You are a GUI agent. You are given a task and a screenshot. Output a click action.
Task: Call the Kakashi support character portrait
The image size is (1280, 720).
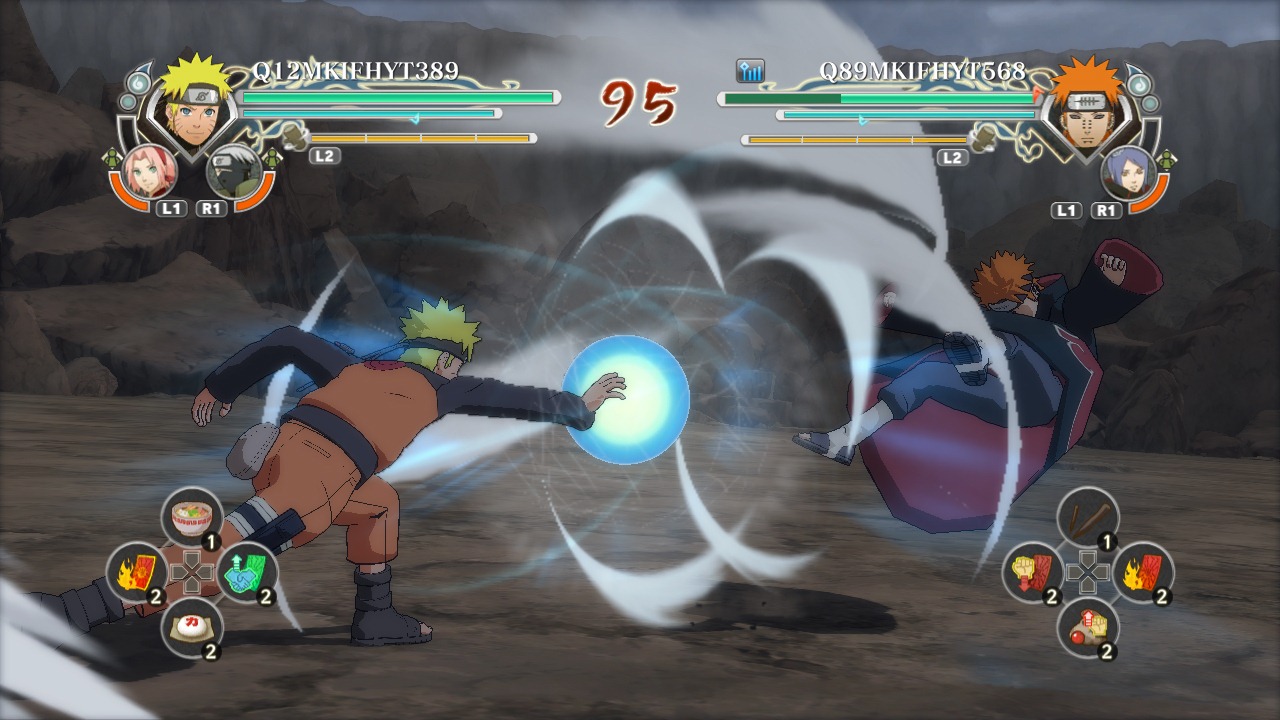[x=232, y=172]
